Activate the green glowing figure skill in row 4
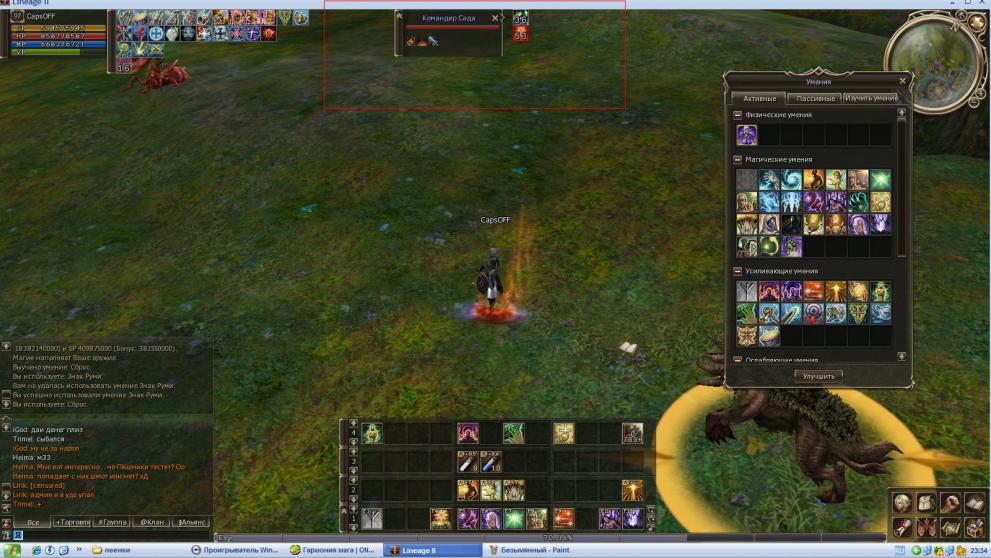This screenshot has height=558, width=991. [x=372, y=433]
